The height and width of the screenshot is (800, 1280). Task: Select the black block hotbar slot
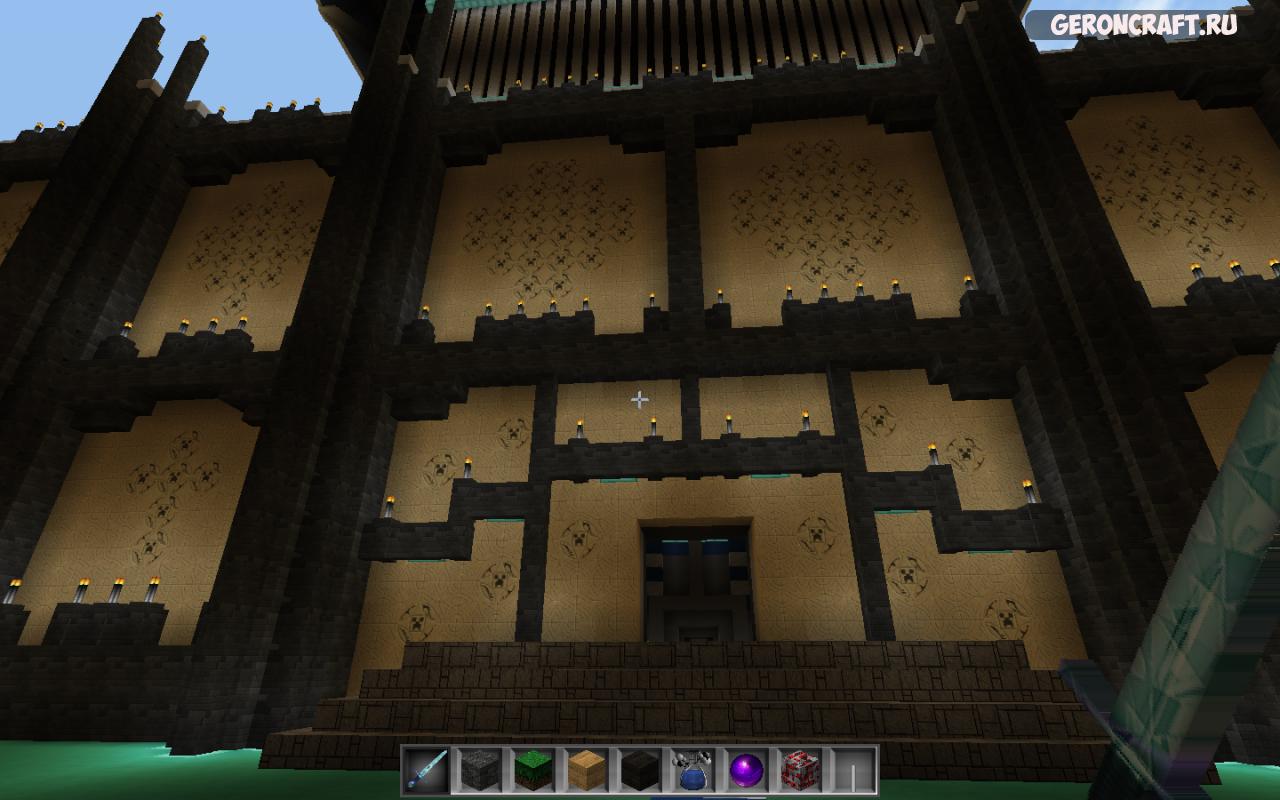[x=640, y=770]
